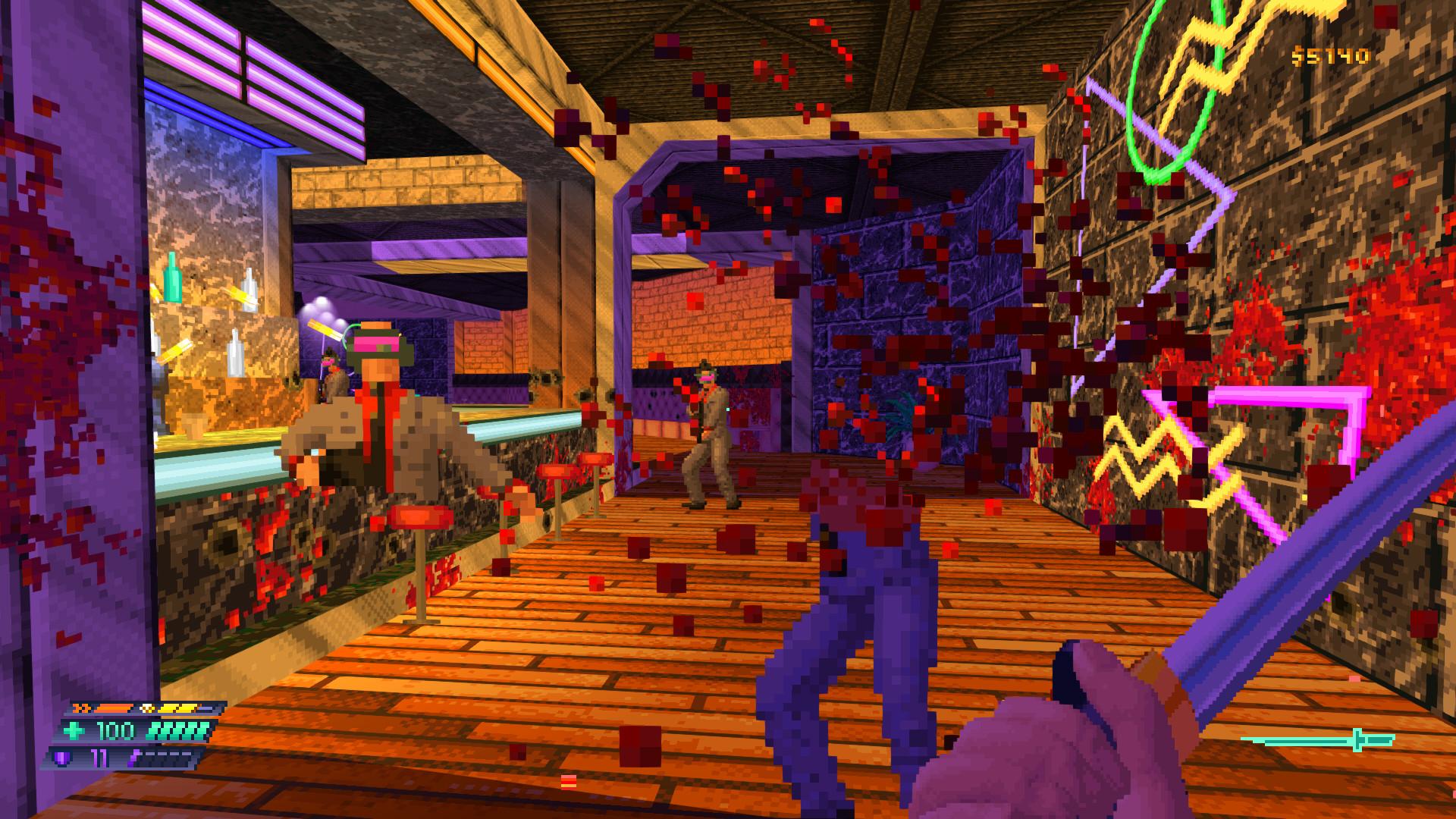Select the health cross icon in the HUD

pyautogui.click(x=75, y=731)
